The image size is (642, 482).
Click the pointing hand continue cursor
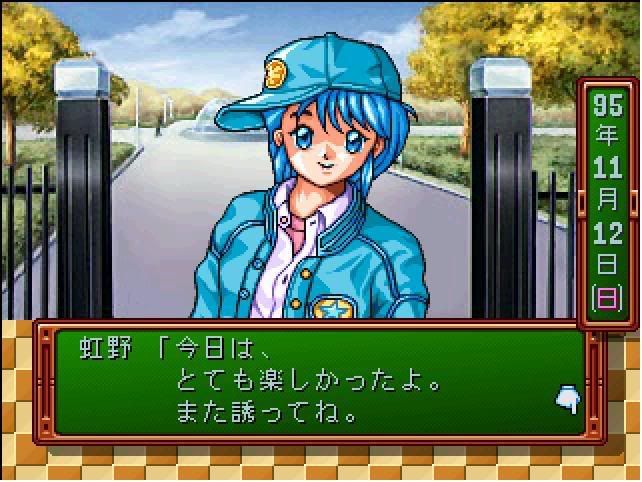[566, 400]
